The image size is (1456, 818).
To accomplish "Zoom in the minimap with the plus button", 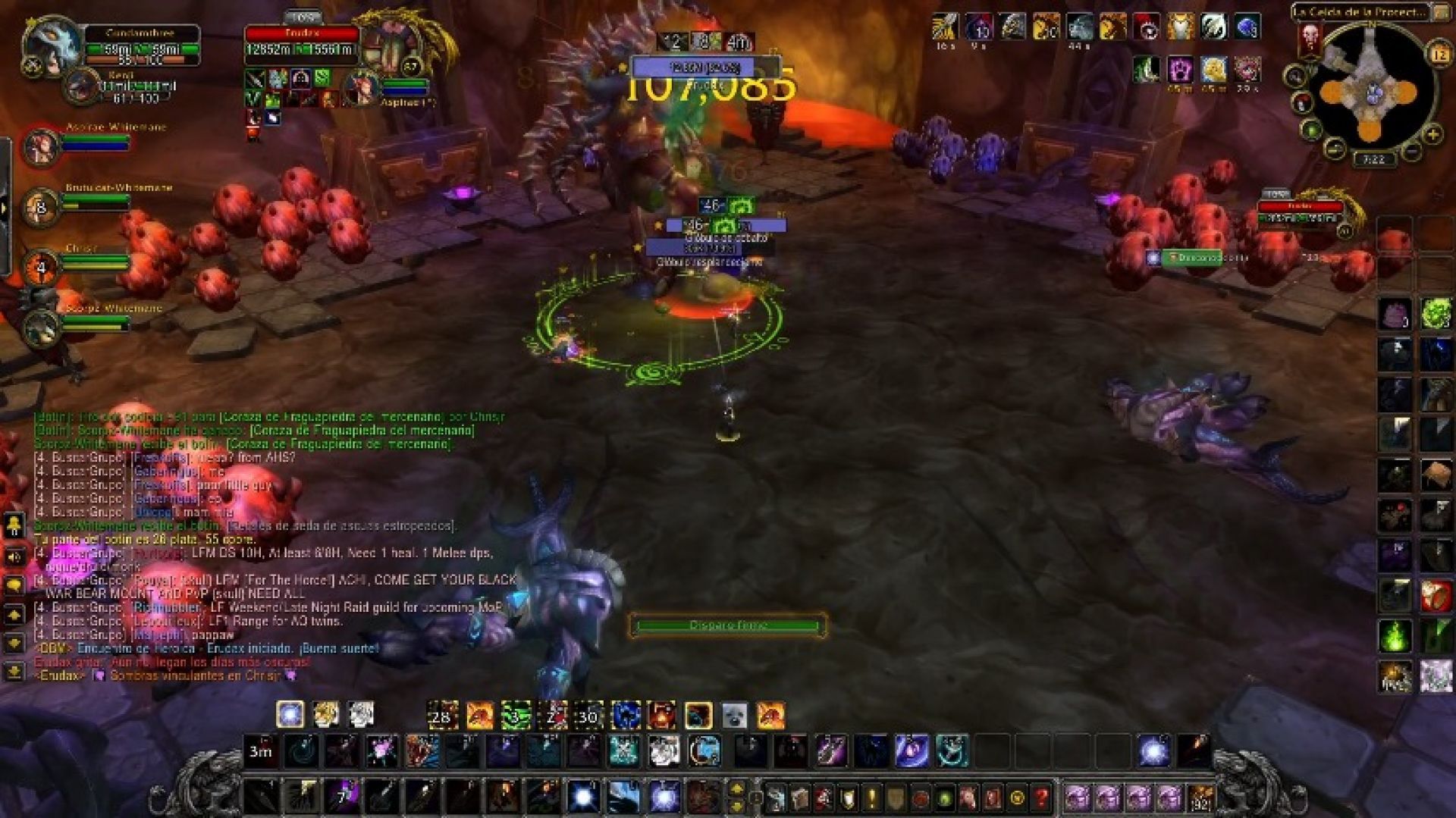I will click(1432, 134).
